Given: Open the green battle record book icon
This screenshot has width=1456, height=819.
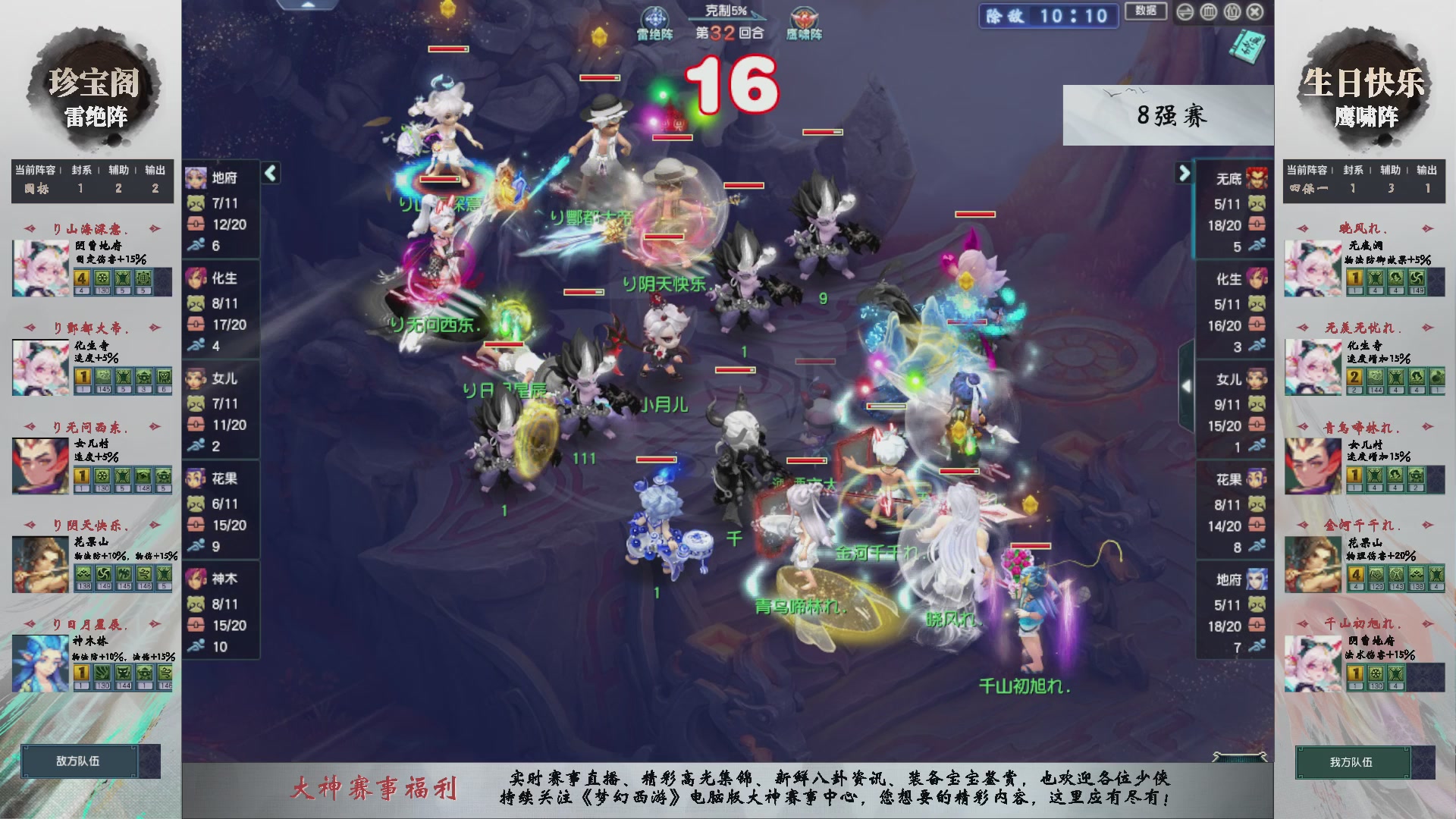Looking at the screenshot, I should pyautogui.click(x=1247, y=45).
